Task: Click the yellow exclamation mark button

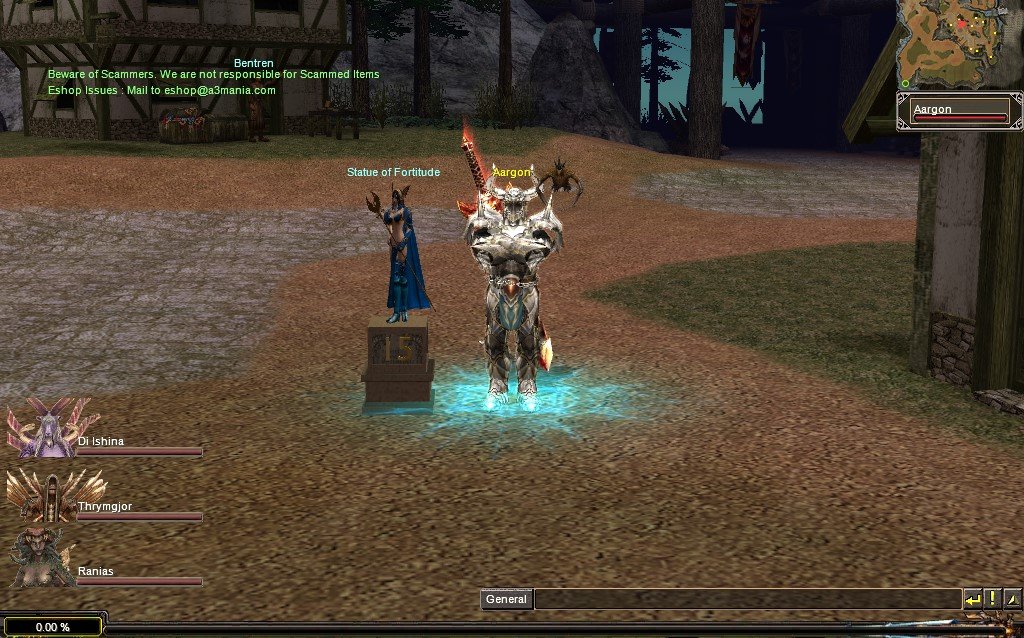Action: (992, 600)
